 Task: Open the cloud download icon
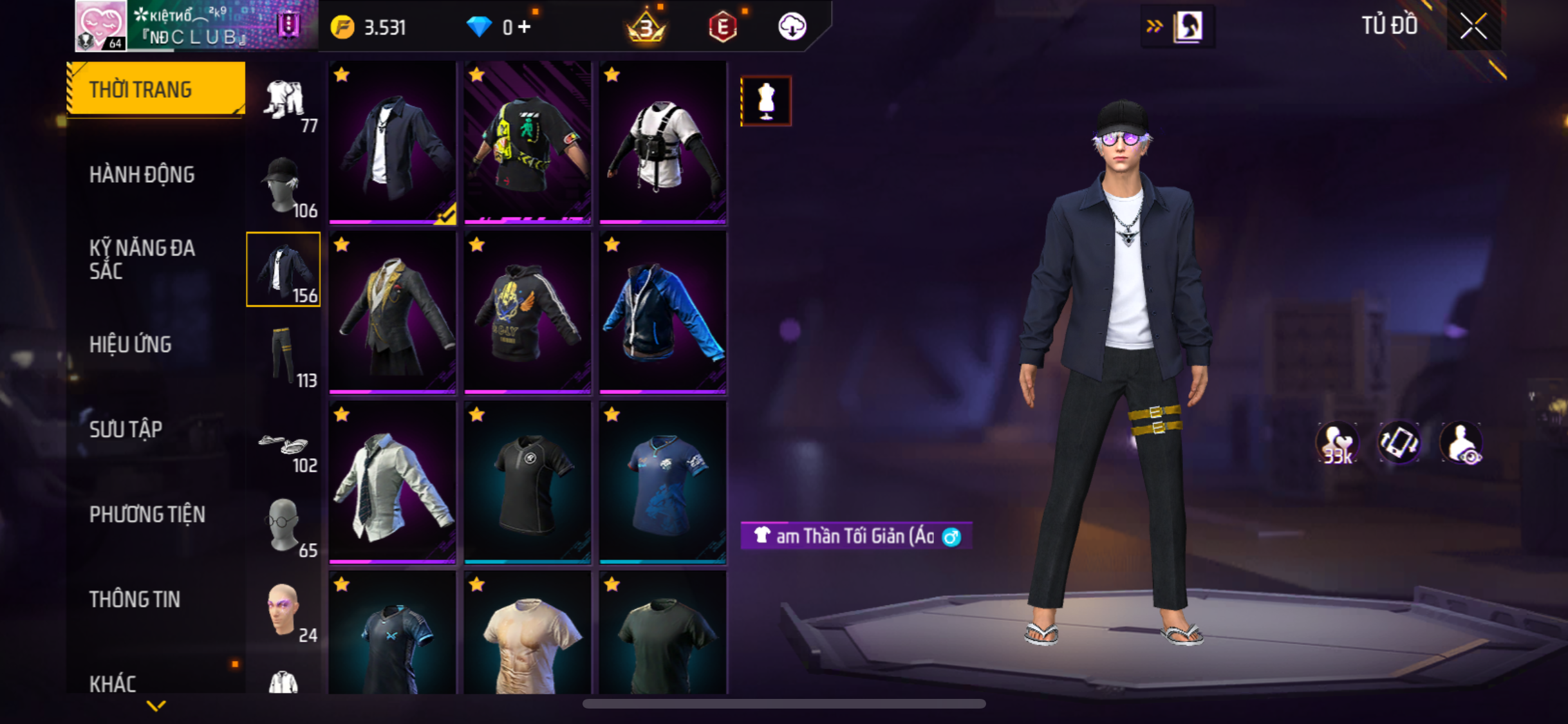pos(792,27)
